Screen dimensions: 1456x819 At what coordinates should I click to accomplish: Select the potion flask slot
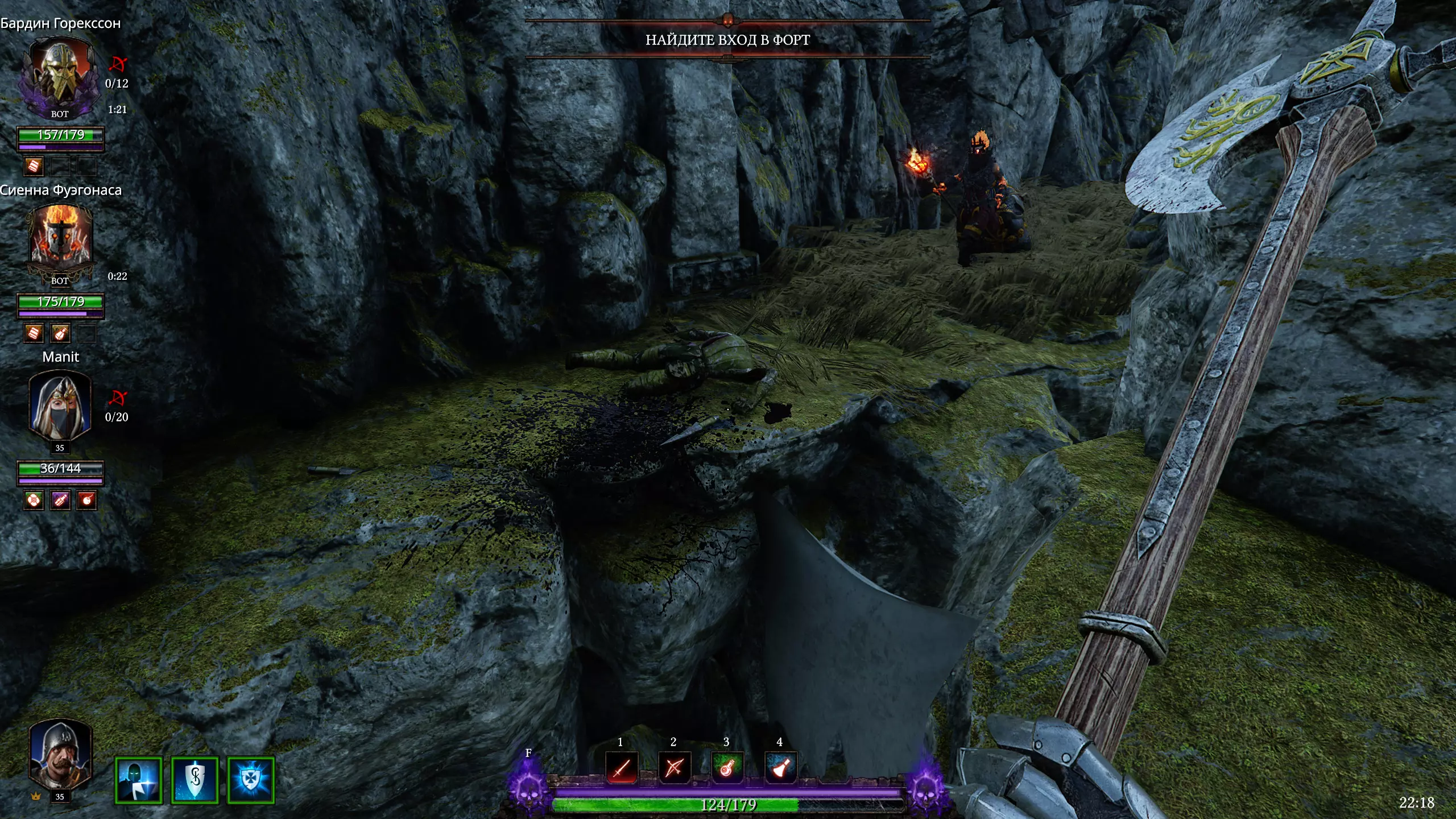(780, 768)
